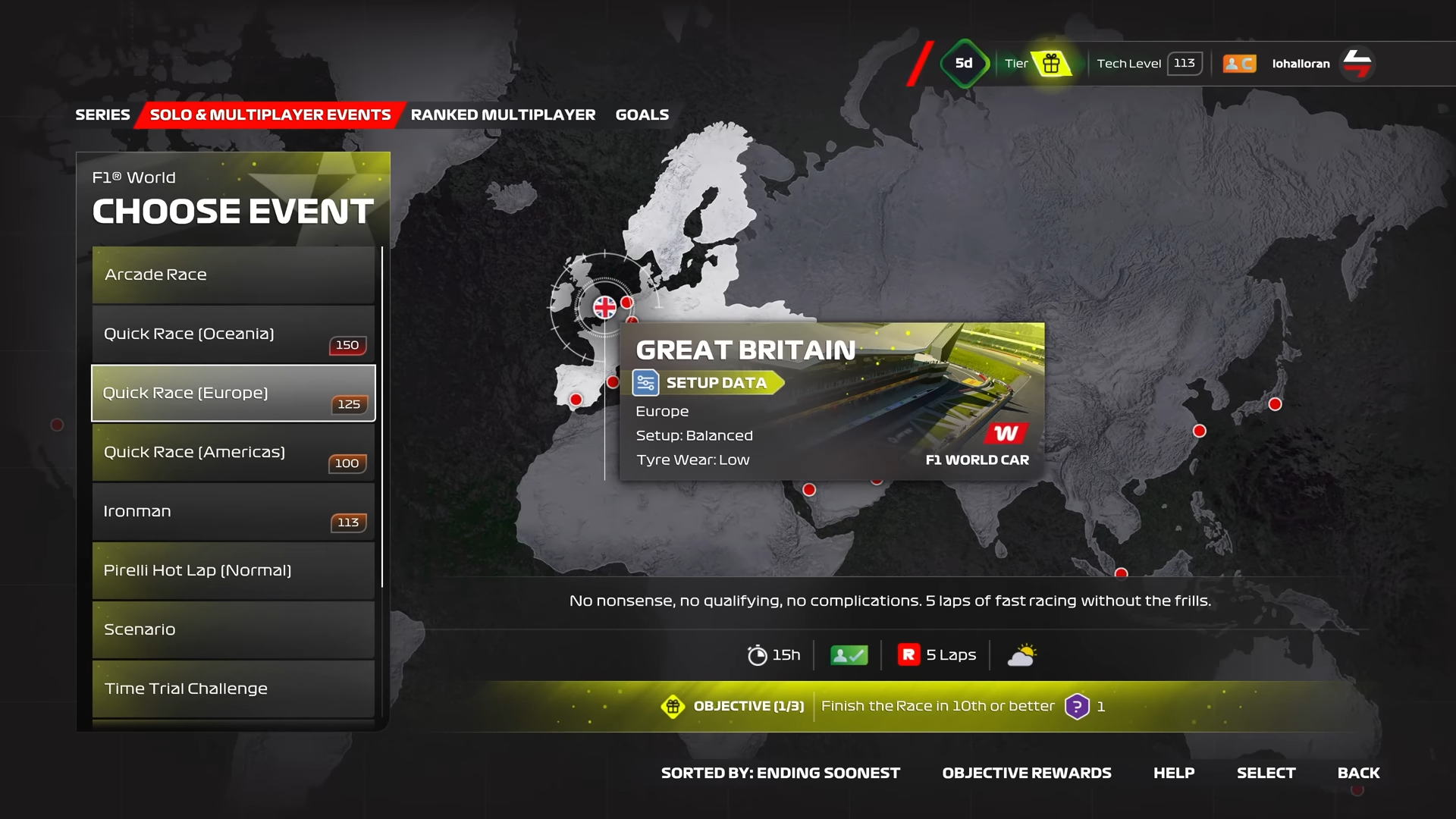Open the Ironman event
Screen dimensions: 1456x819
234,511
